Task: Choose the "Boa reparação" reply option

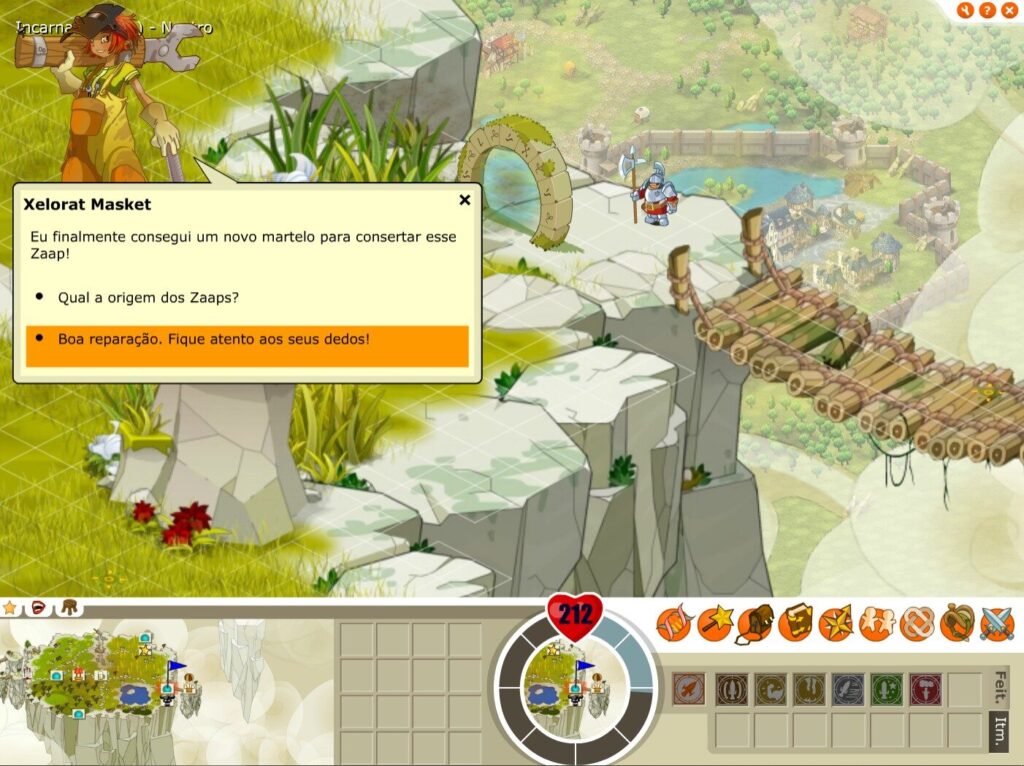Action: [213, 339]
